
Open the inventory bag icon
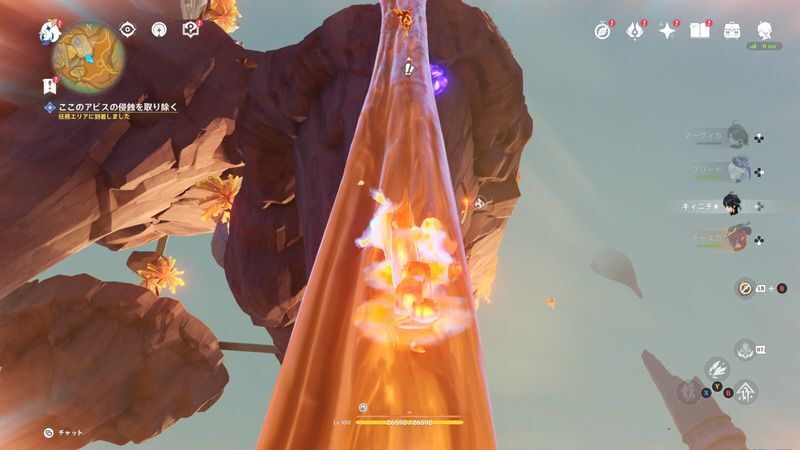pyautogui.click(x=732, y=30)
